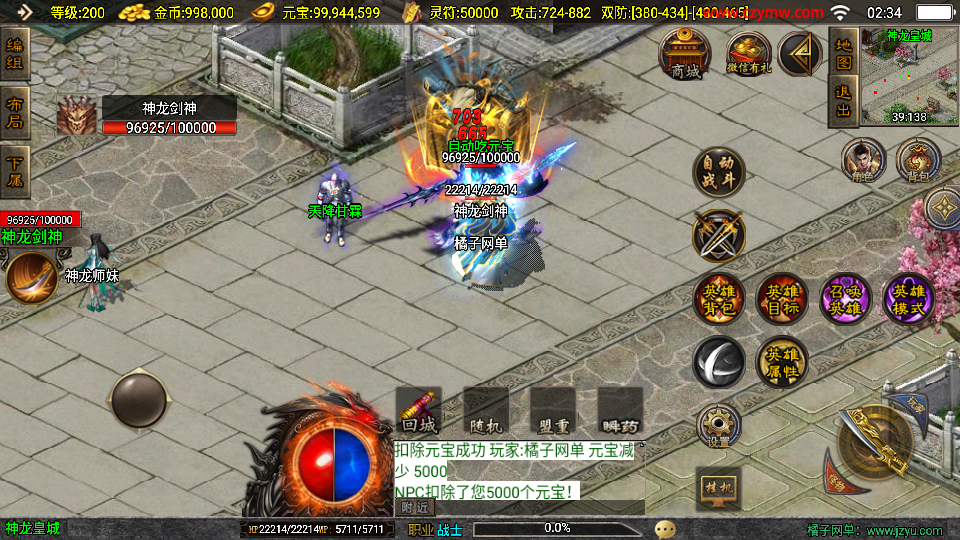Screen dimensions: 960x540
Task: Toggle 自动战斗 auto battle
Action: tap(719, 172)
